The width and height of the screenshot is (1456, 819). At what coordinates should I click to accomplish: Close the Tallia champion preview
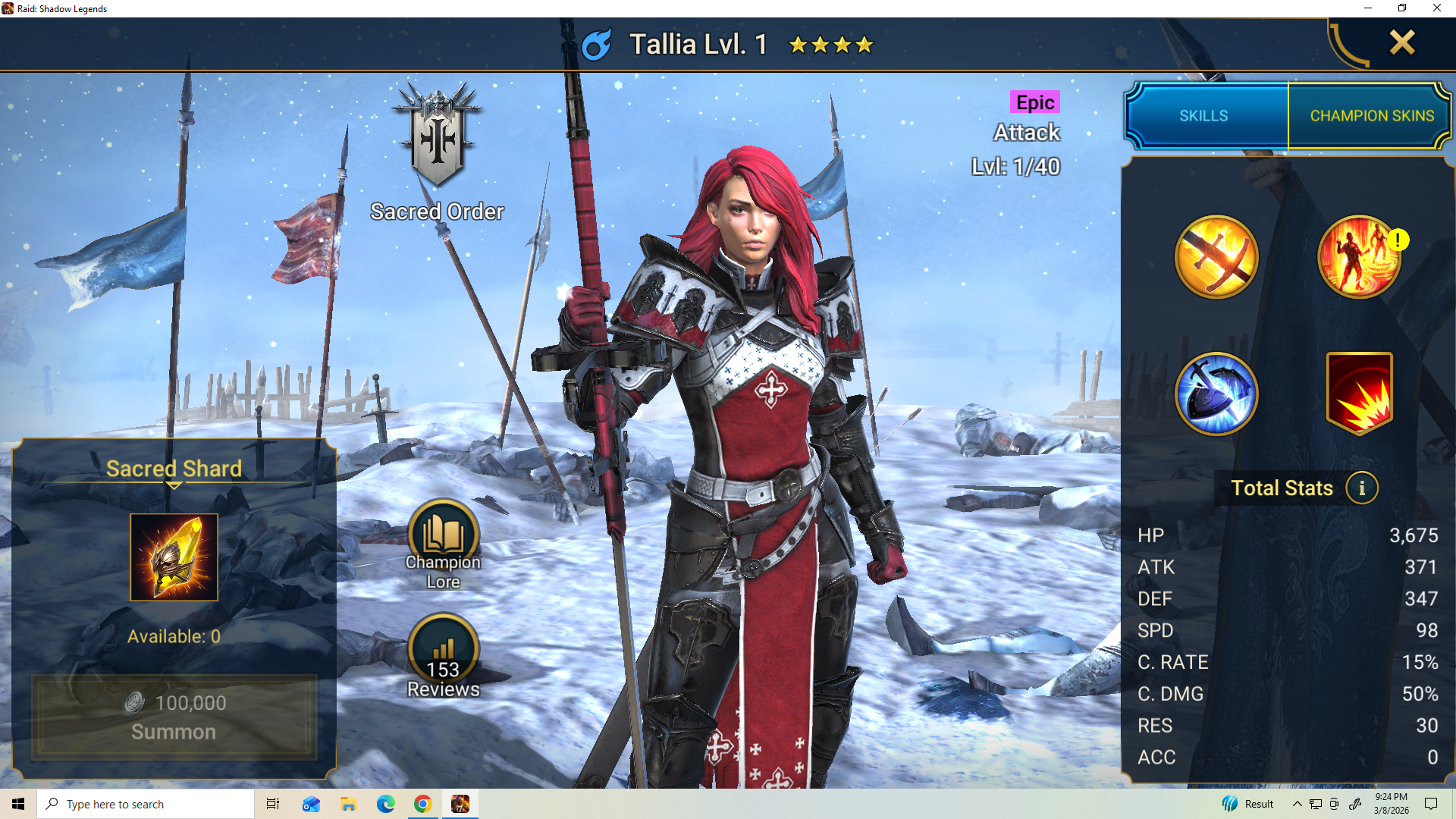pos(1401,42)
